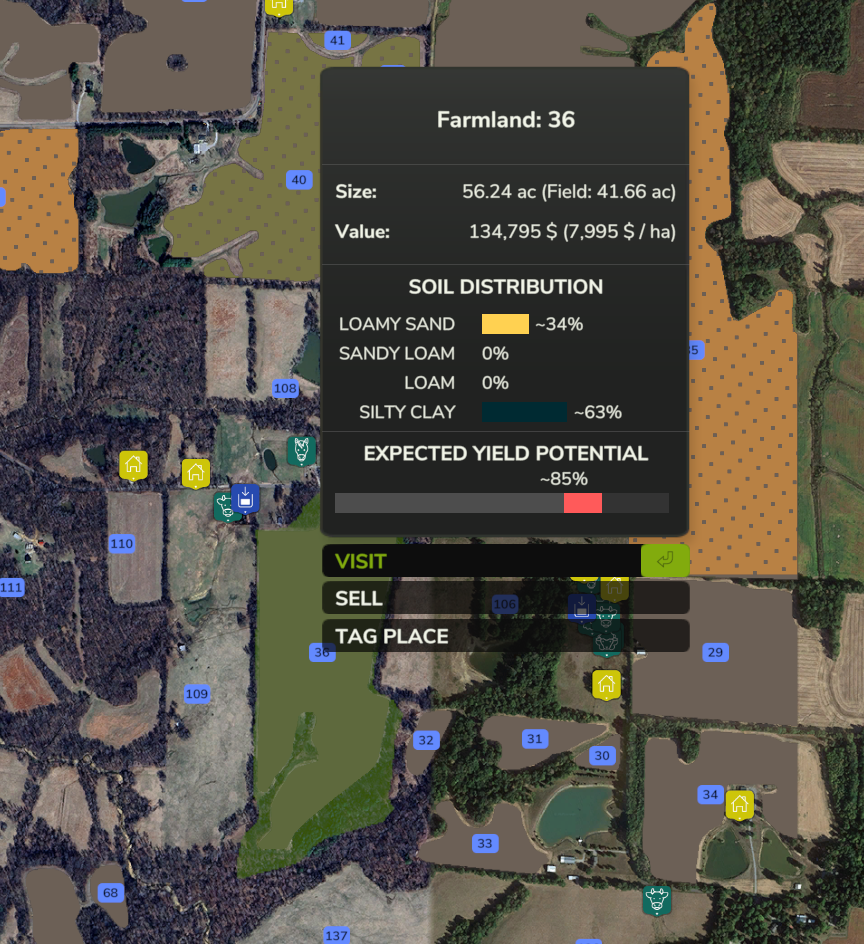Select the field 110 label
The height and width of the screenshot is (944, 864).
coord(121,544)
